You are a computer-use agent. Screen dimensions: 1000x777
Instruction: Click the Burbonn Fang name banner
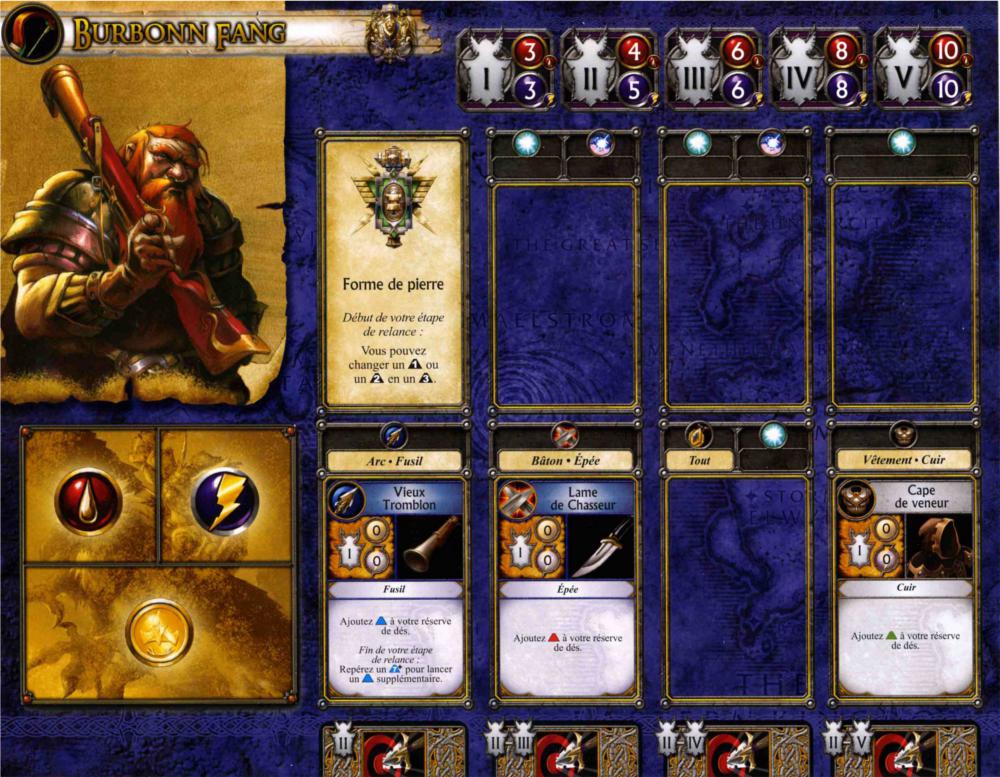pos(180,35)
